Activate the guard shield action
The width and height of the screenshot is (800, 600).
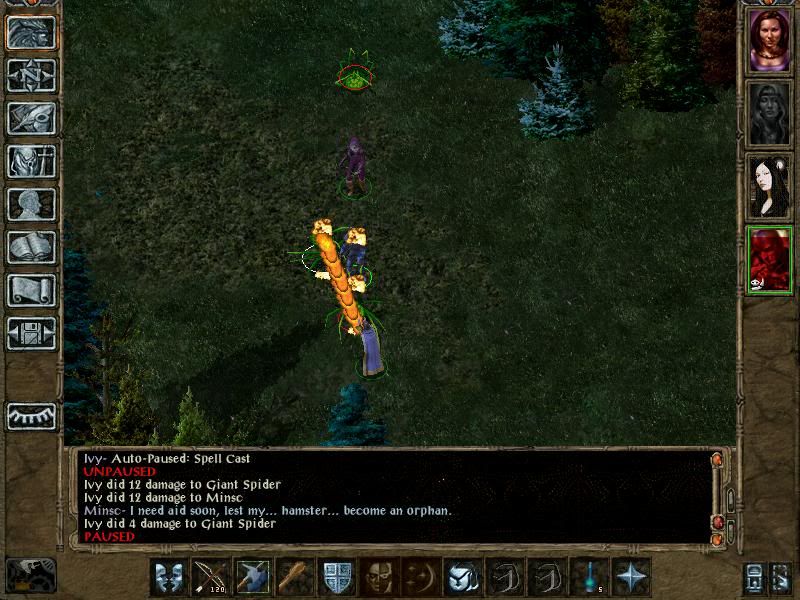(x=336, y=577)
